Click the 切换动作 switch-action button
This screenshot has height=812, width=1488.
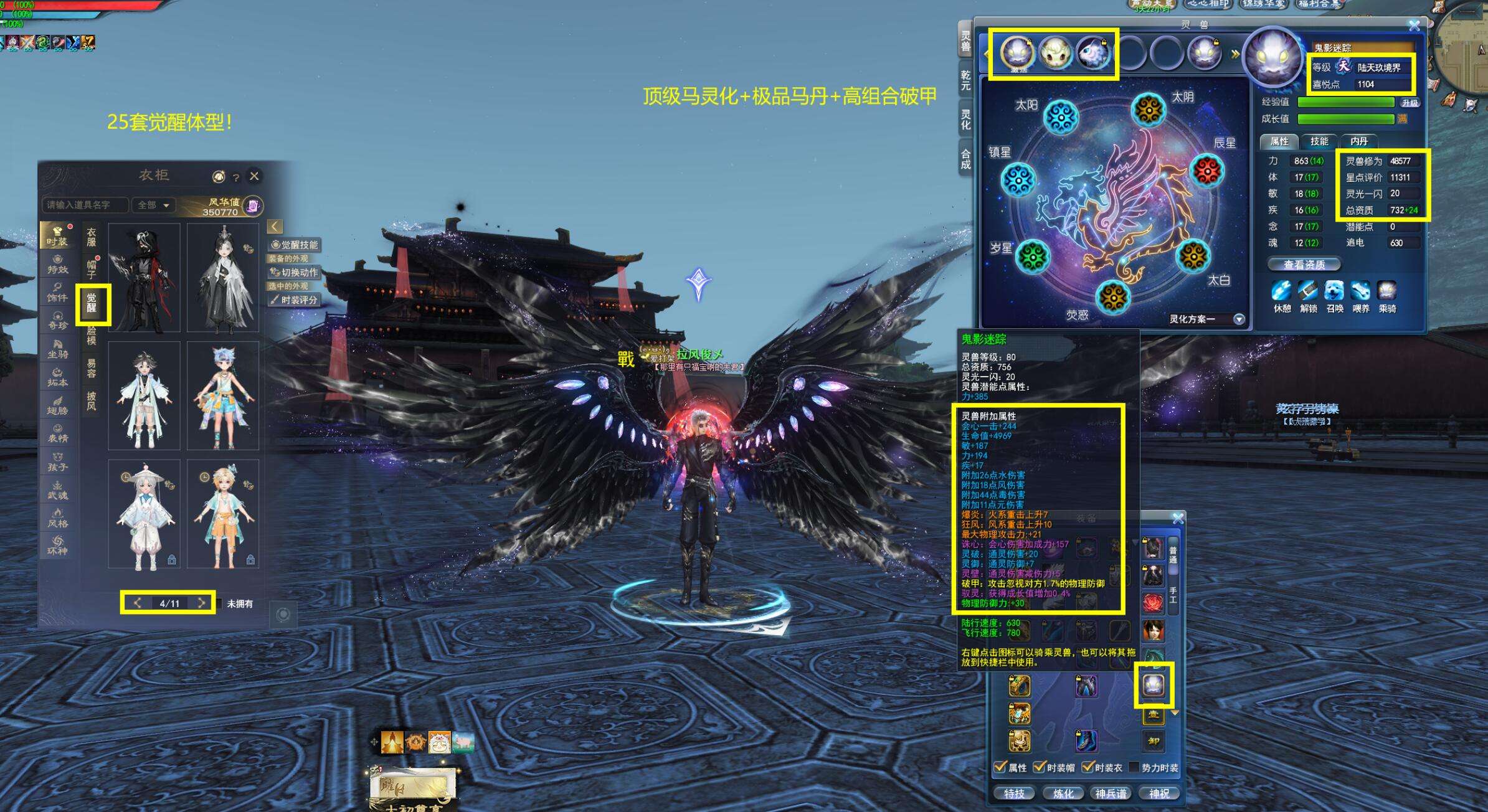tap(295, 272)
